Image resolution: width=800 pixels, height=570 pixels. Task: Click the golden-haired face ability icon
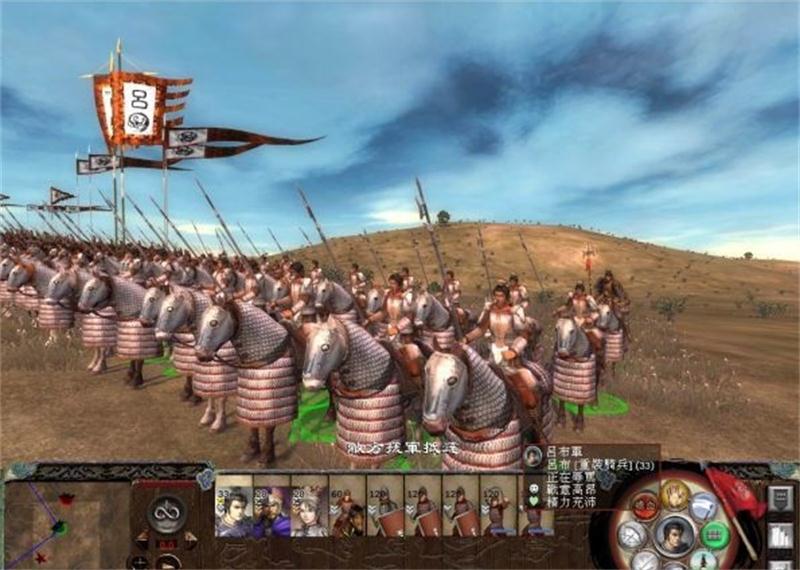(676, 493)
